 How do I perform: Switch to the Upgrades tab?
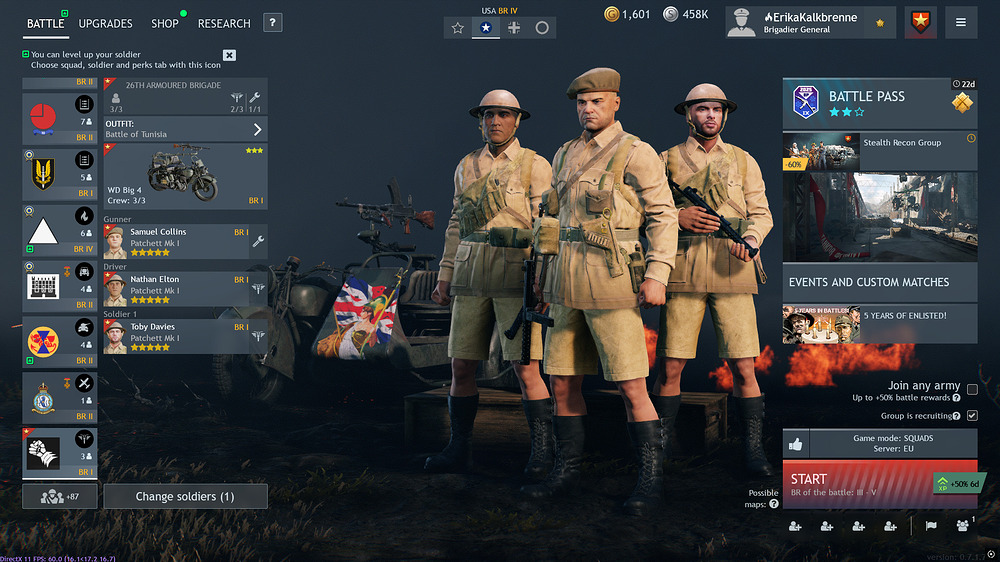coord(105,23)
